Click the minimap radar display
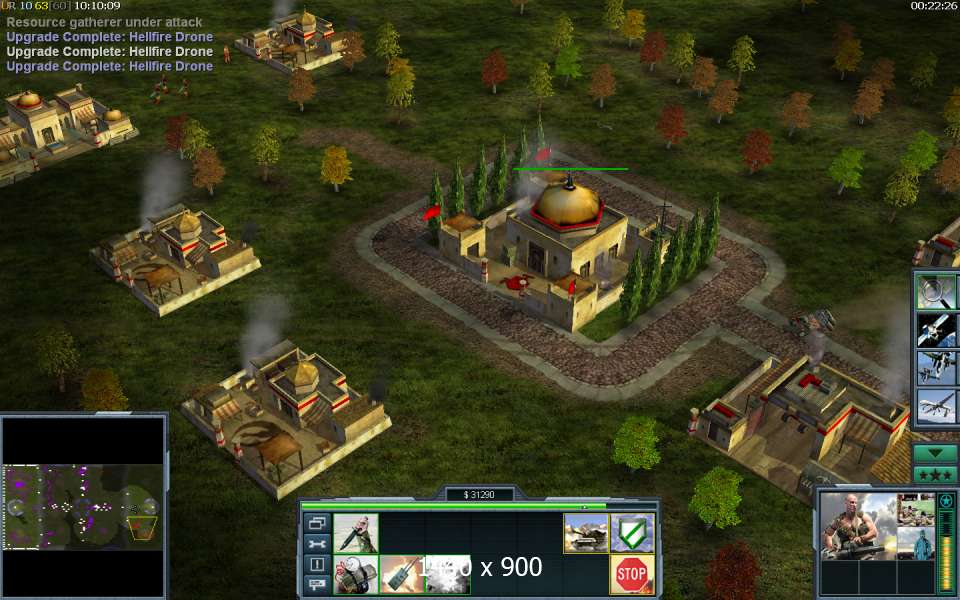The height and width of the screenshot is (600, 960). [83, 506]
